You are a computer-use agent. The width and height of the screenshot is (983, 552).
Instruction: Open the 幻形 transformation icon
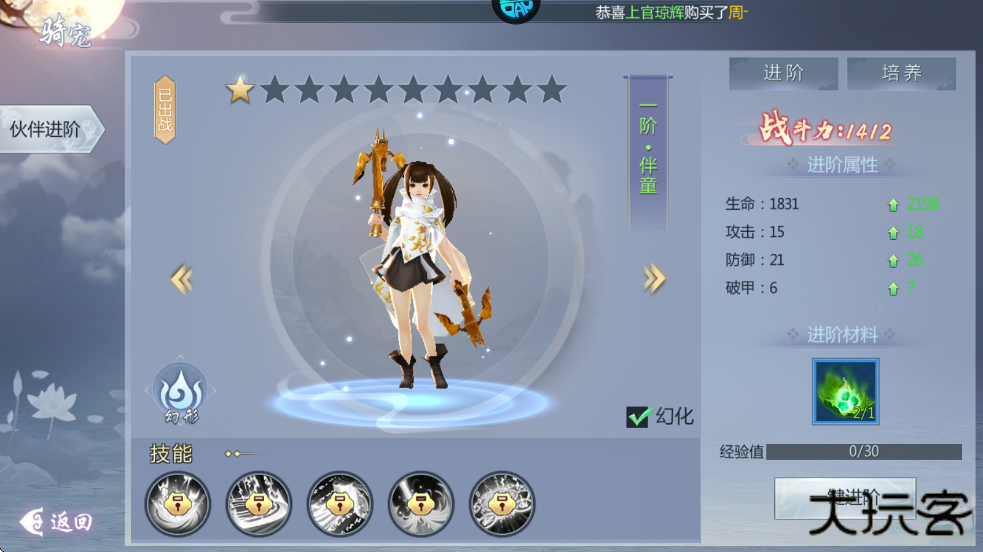(178, 390)
